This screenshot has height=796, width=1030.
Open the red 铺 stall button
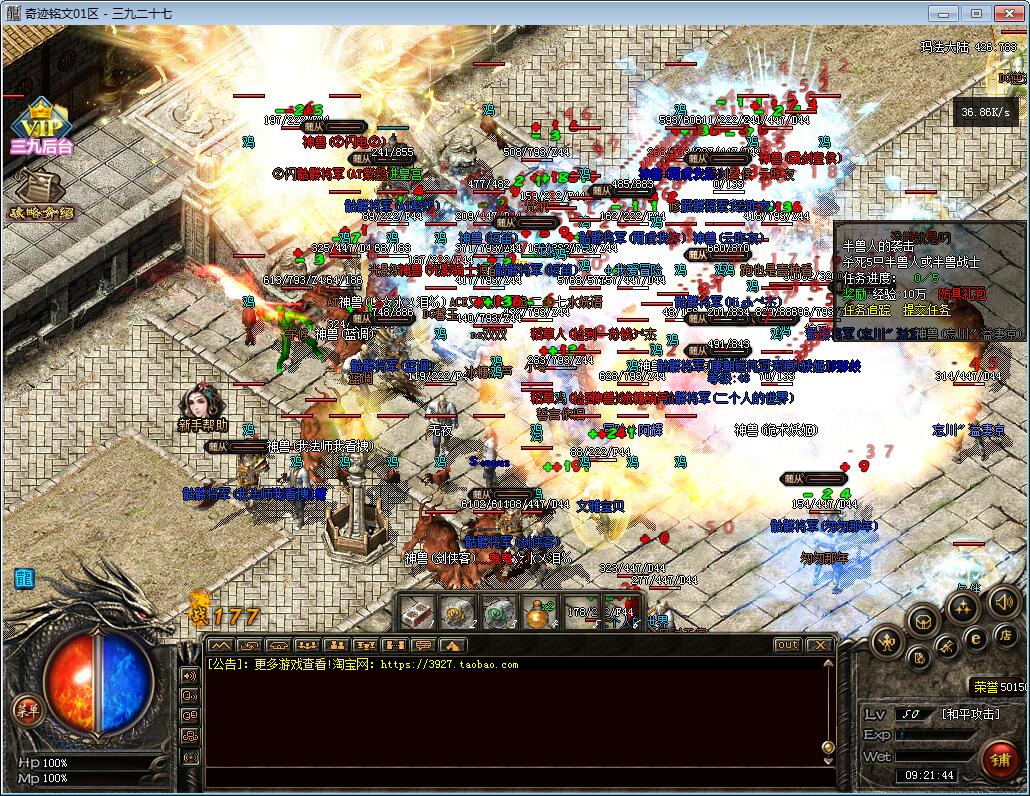pos(998,760)
